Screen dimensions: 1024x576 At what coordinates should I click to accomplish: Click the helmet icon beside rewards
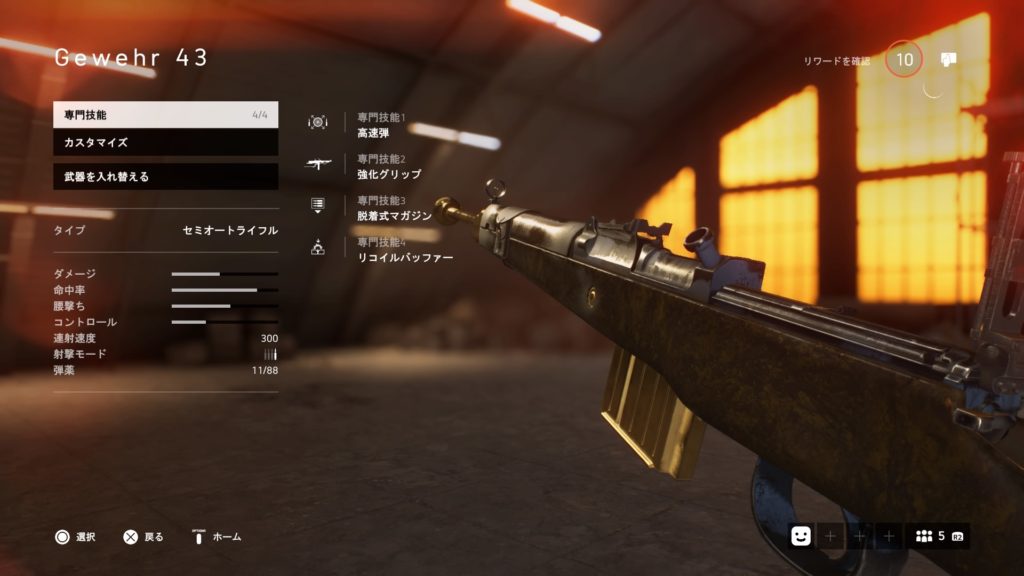(x=949, y=60)
